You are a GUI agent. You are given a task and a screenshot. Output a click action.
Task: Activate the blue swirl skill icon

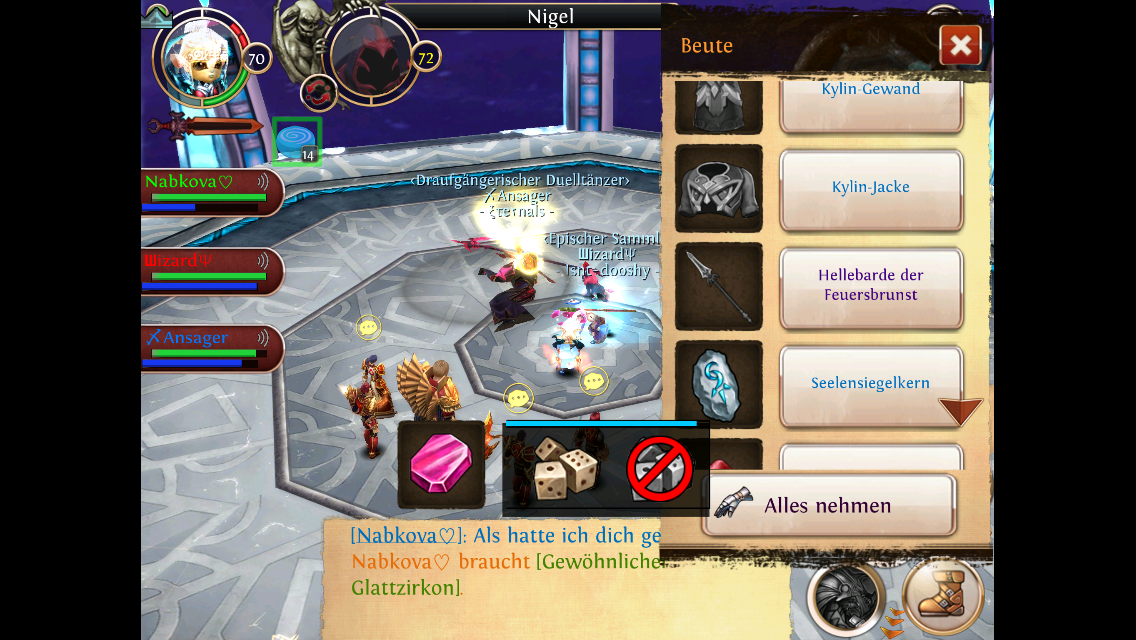[296, 141]
